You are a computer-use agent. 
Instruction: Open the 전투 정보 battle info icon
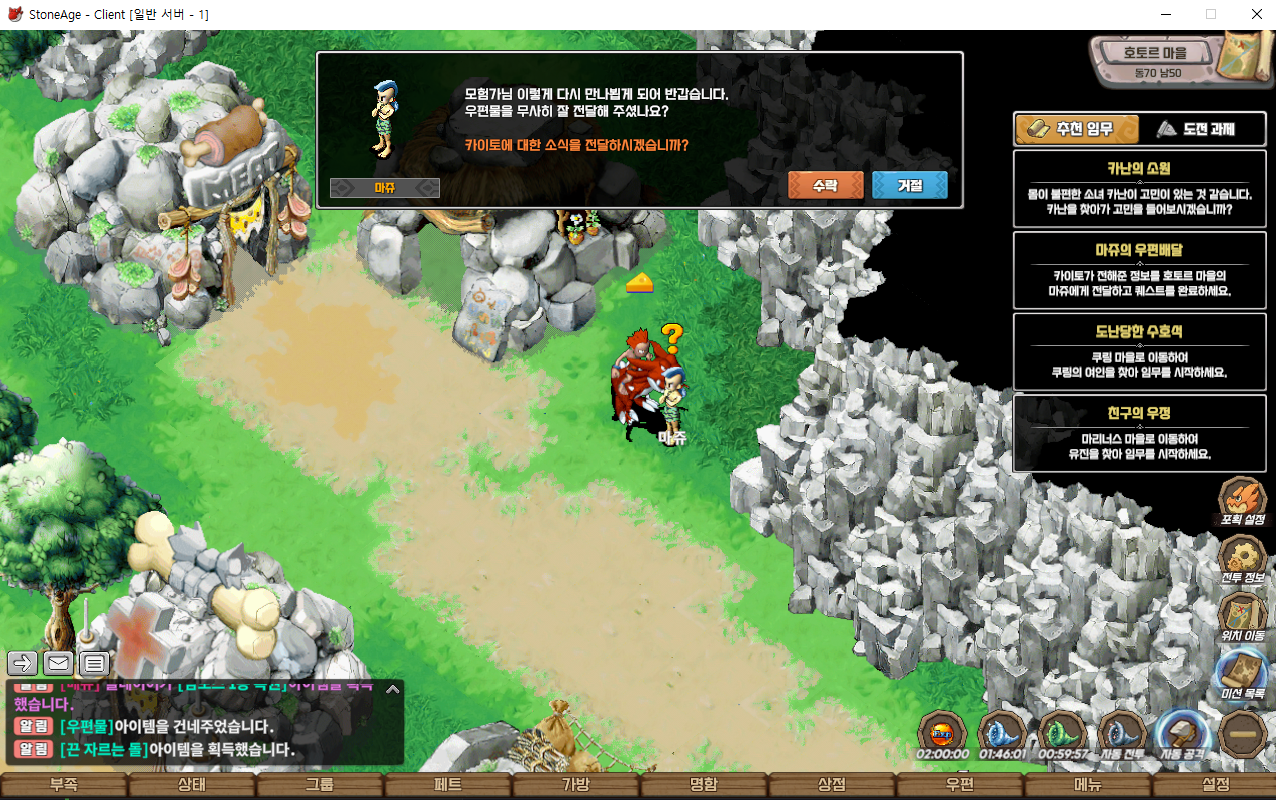[1242, 559]
